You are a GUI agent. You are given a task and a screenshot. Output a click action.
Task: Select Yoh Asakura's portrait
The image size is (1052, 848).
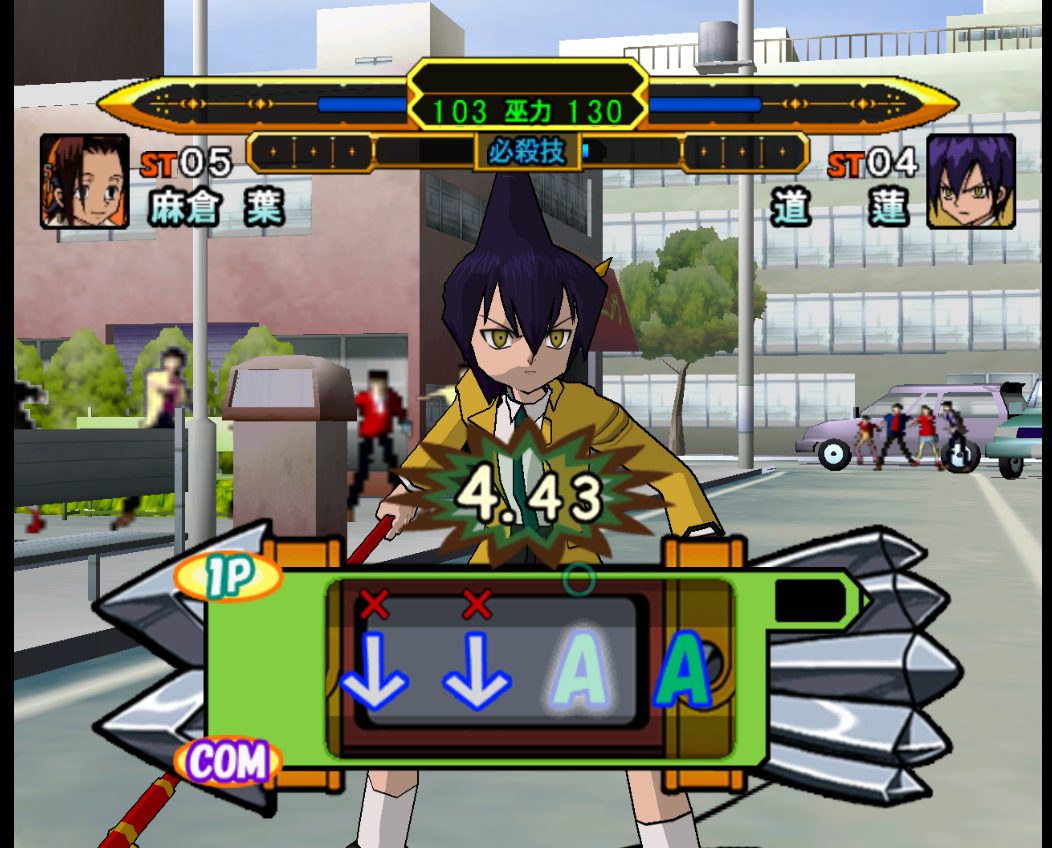point(85,181)
